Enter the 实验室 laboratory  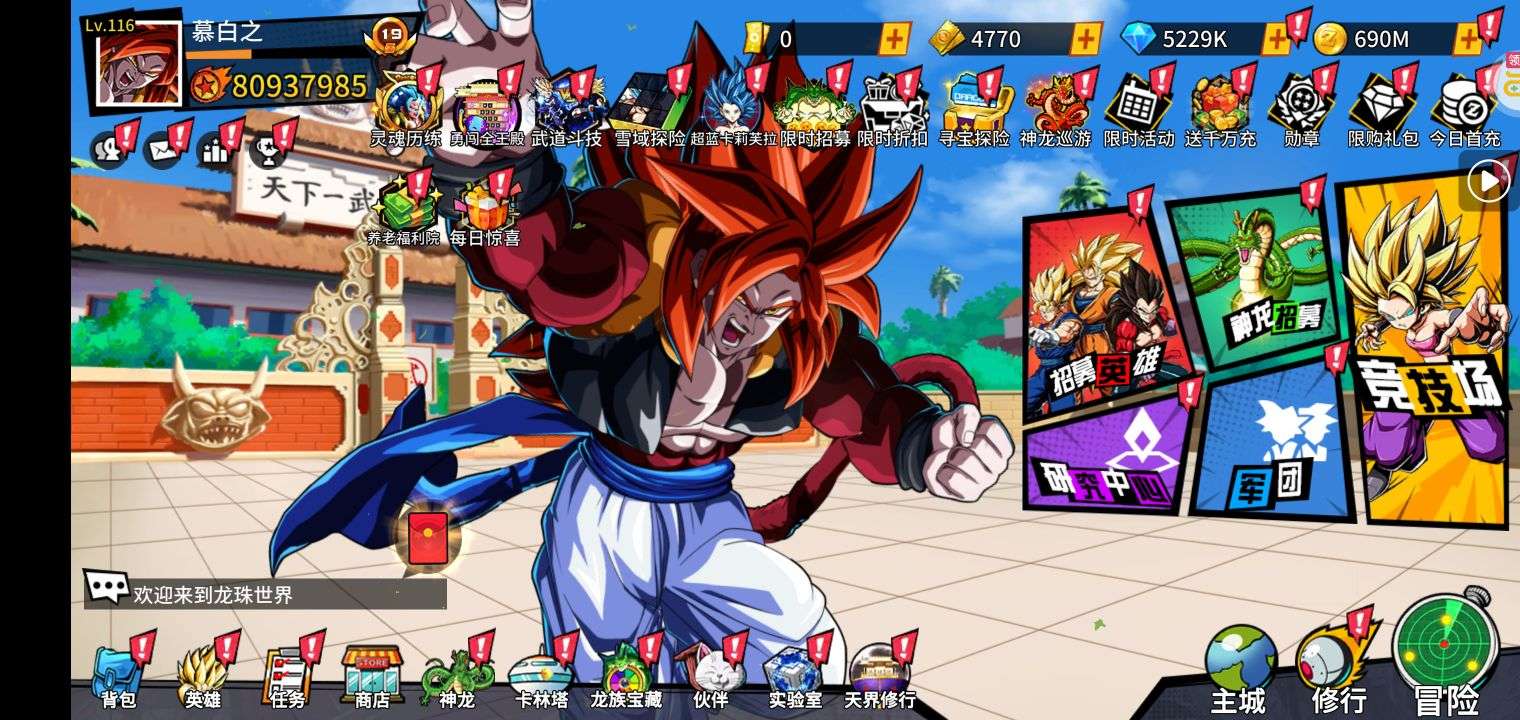coord(793,676)
